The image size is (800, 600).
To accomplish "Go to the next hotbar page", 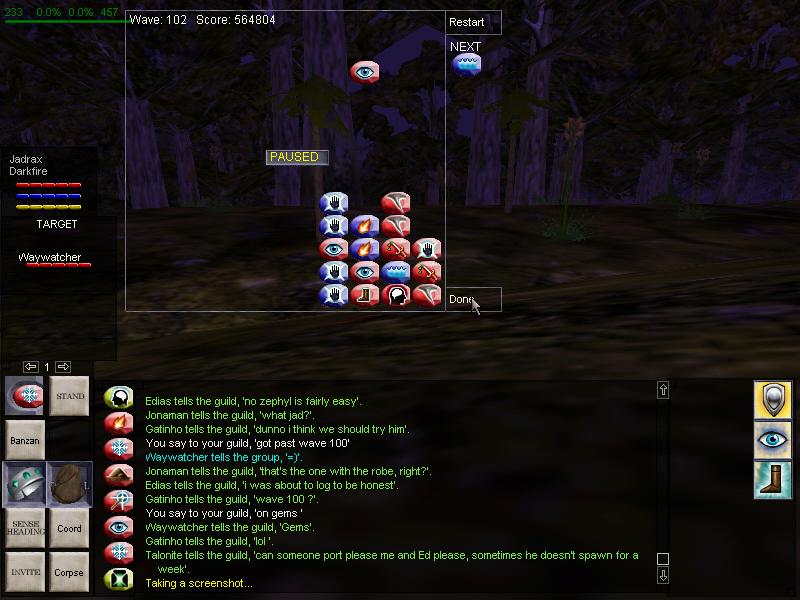I will [63, 367].
